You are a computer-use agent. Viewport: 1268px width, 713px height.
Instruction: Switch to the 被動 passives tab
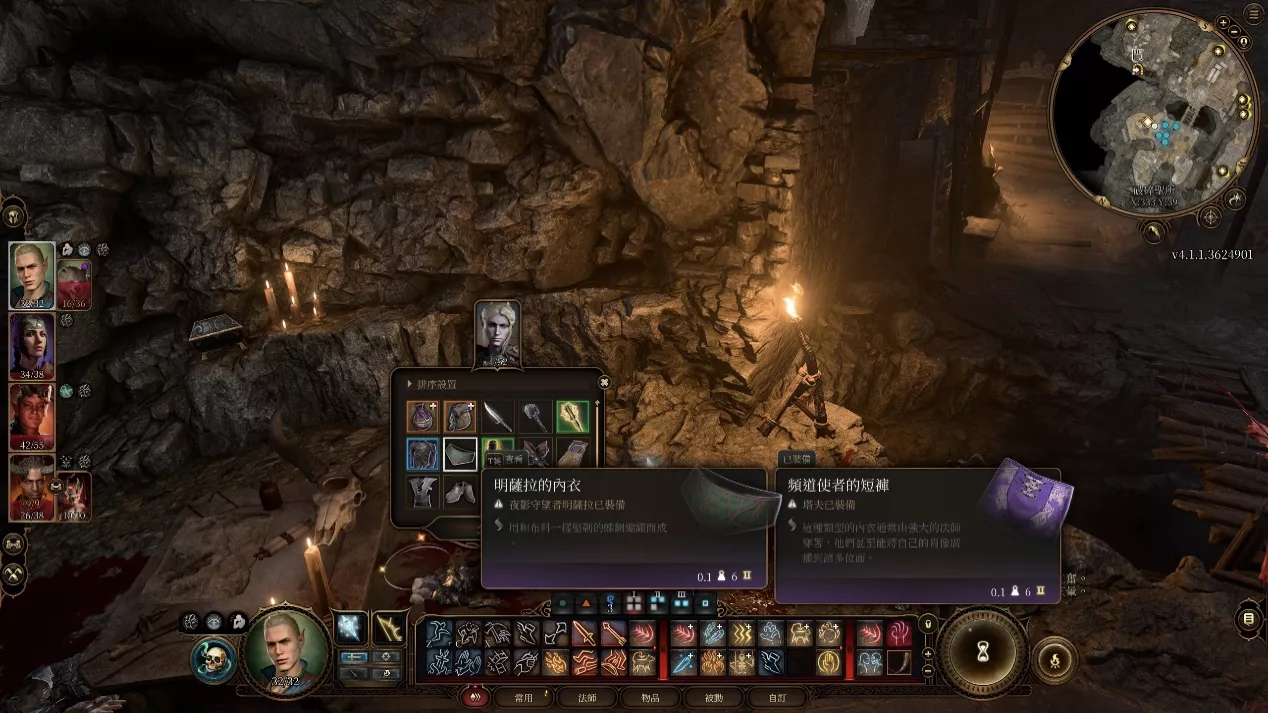pos(713,697)
